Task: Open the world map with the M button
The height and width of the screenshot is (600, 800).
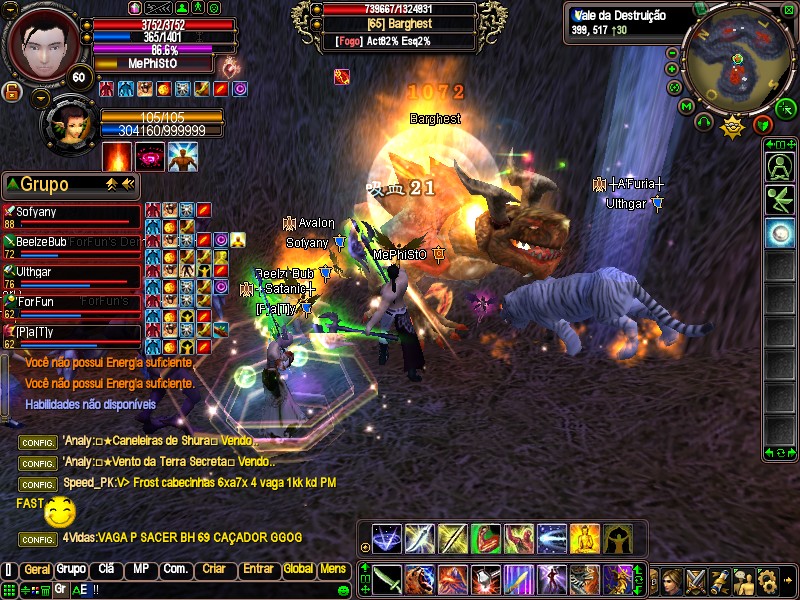Action: click(687, 106)
